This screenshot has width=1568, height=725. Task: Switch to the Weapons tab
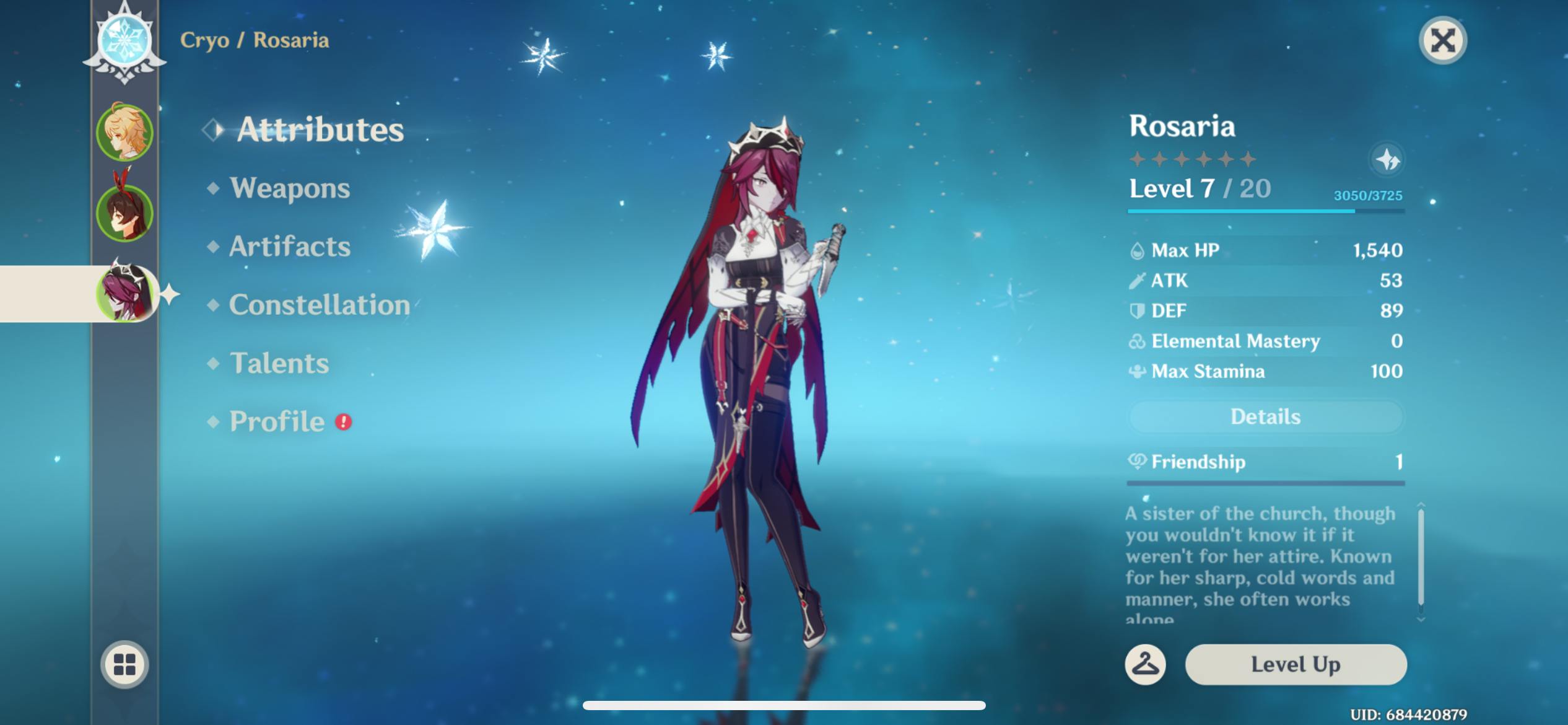pos(289,188)
